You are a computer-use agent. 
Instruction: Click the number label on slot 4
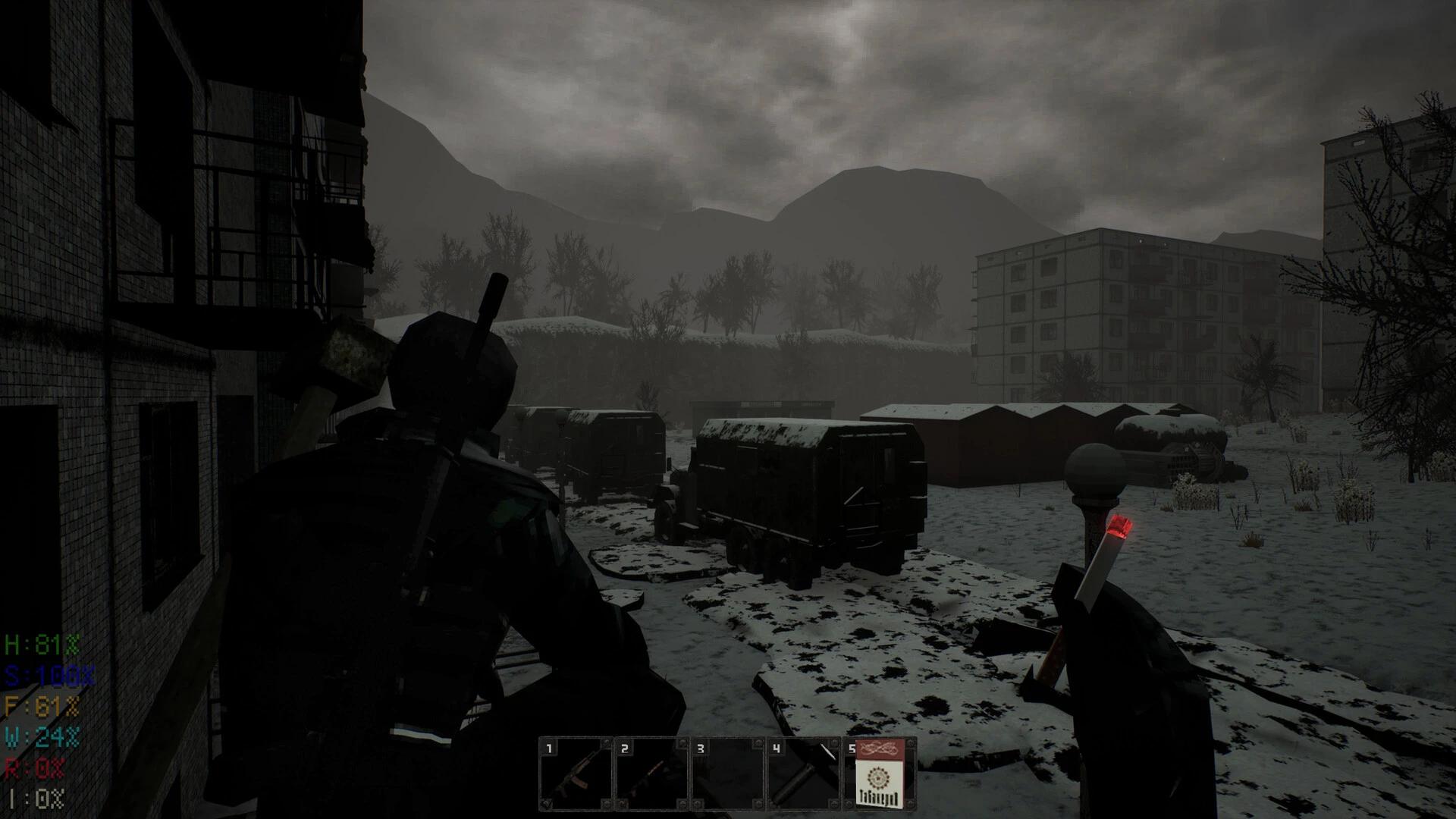(776, 749)
